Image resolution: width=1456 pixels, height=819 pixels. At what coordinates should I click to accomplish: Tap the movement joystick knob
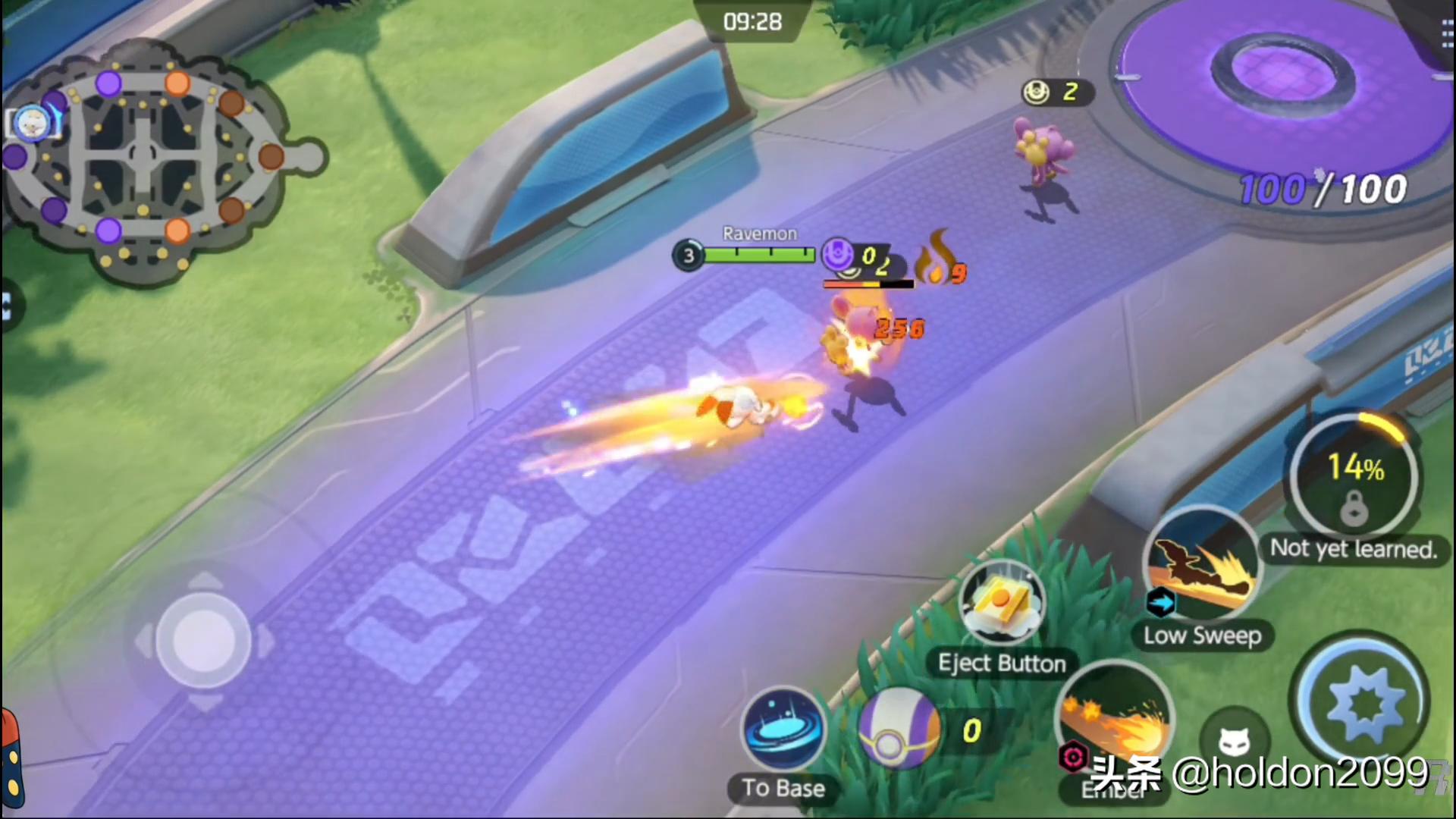[202, 641]
